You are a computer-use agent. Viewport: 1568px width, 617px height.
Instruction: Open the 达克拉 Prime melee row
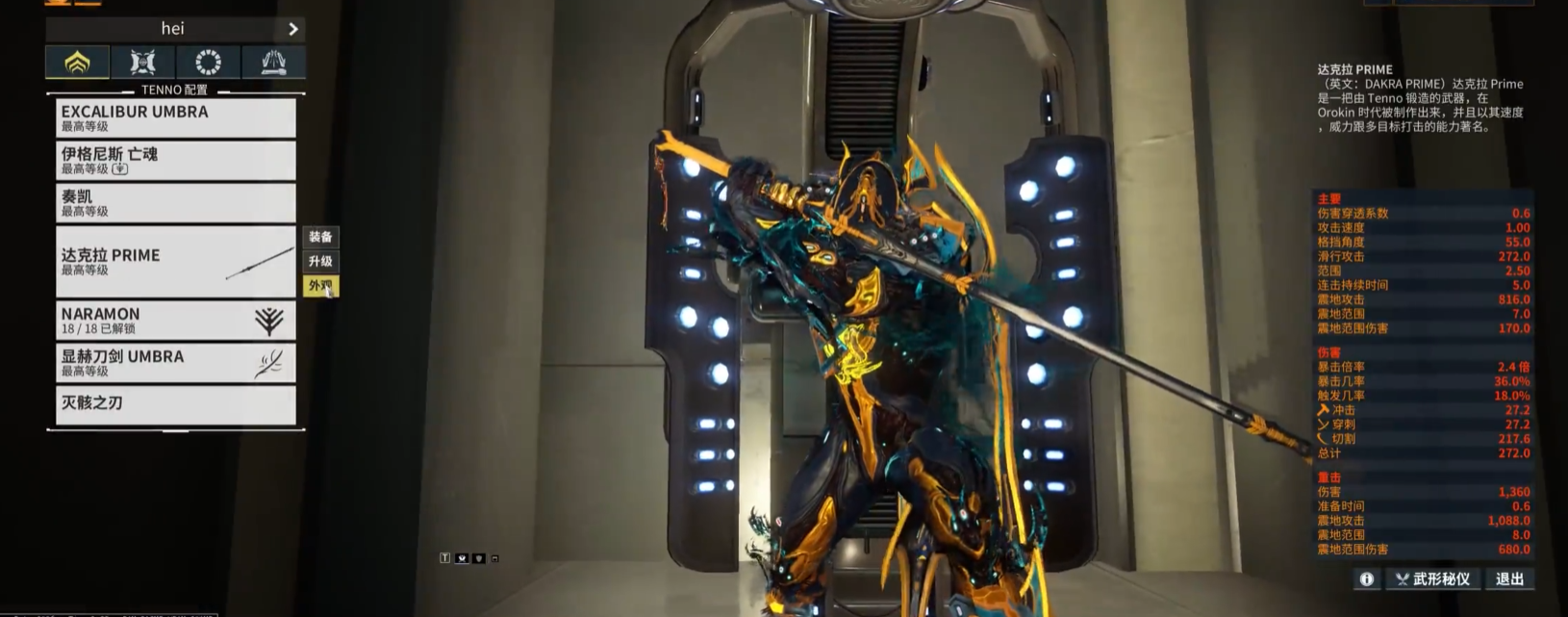[x=175, y=262]
